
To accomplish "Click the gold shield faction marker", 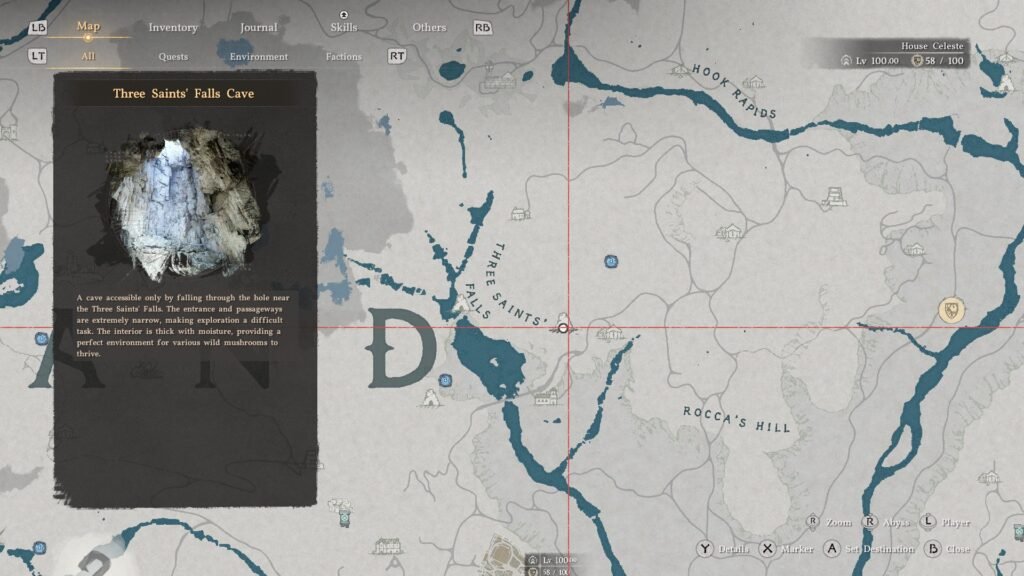I will click(952, 309).
